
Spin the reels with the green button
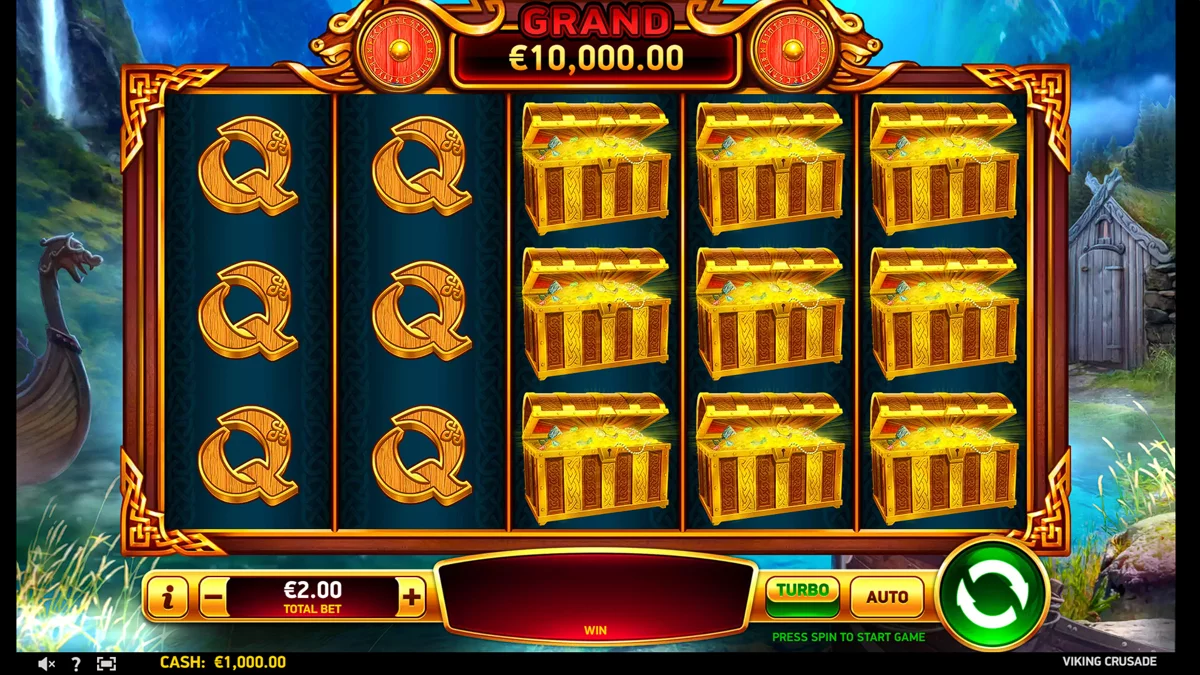992,597
